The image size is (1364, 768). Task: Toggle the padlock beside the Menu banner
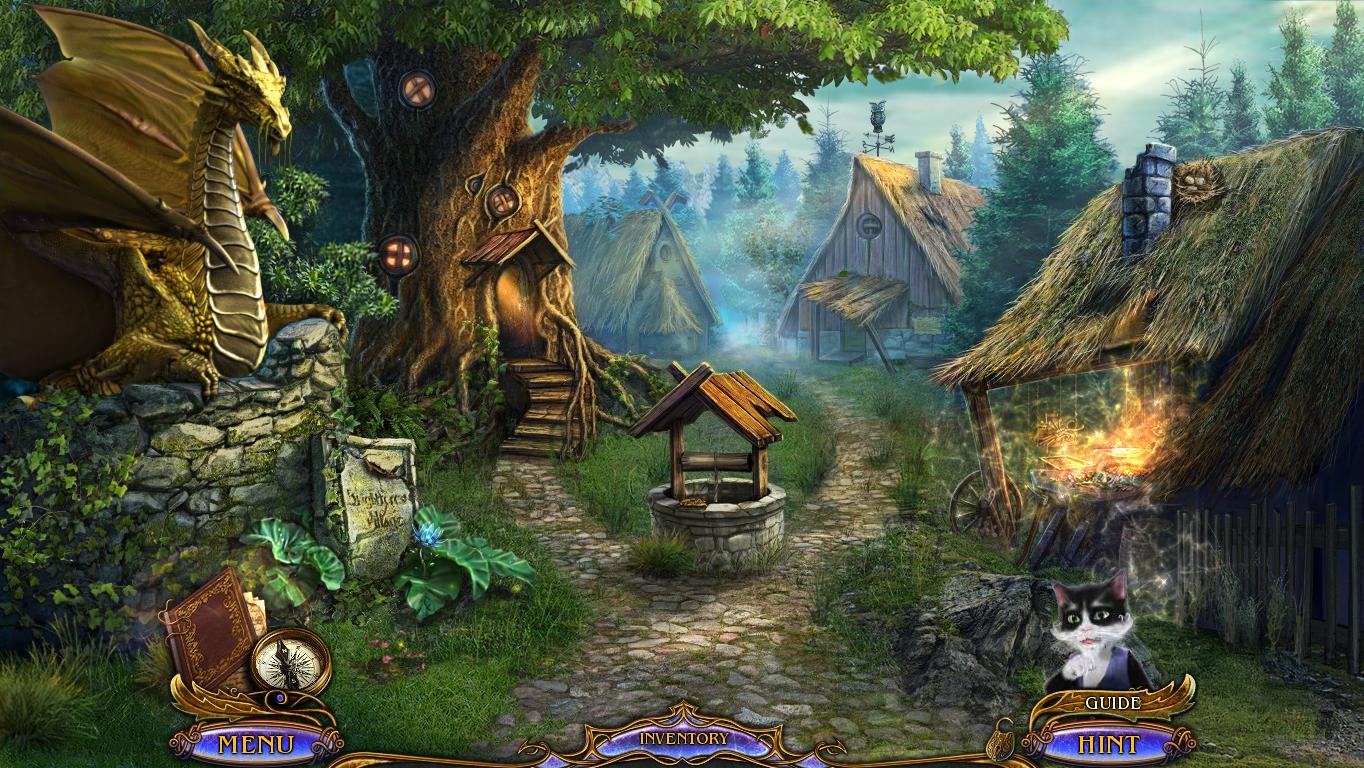280,696
